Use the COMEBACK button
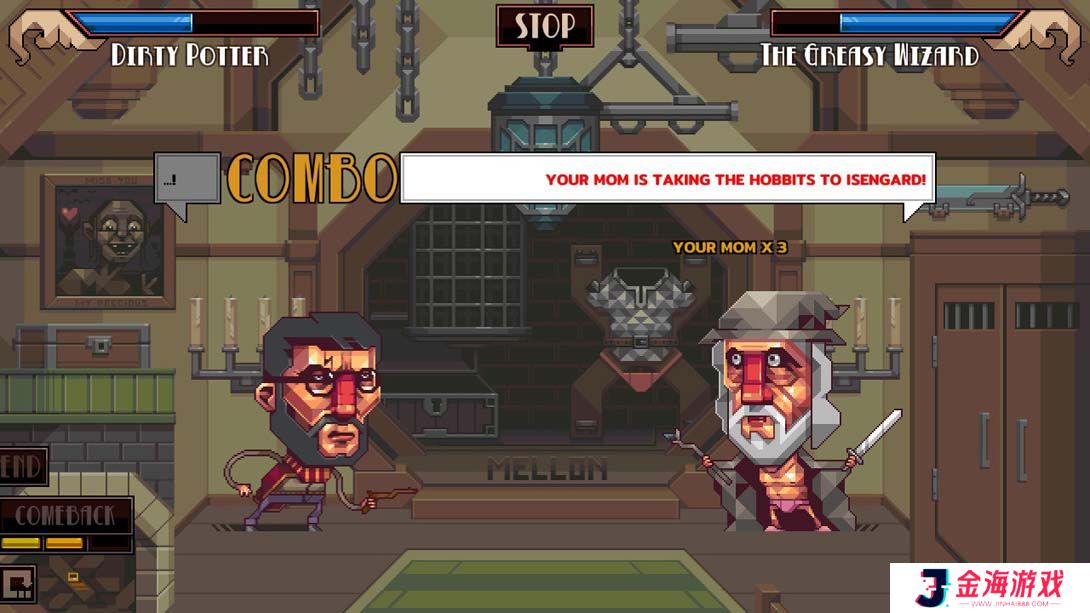Screen dimensions: 1090x613 tap(66, 516)
